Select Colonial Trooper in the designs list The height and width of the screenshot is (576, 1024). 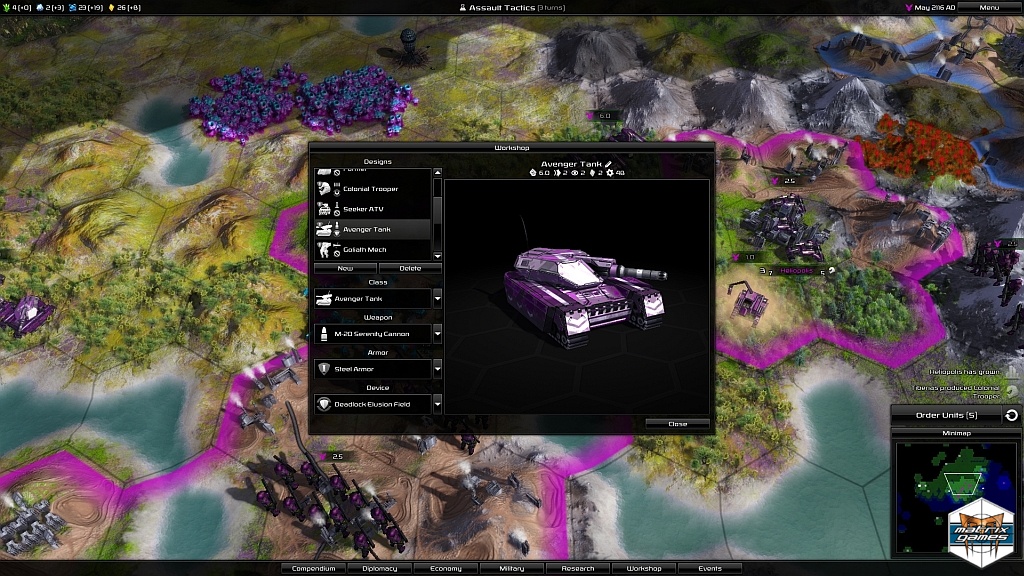click(370, 190)
